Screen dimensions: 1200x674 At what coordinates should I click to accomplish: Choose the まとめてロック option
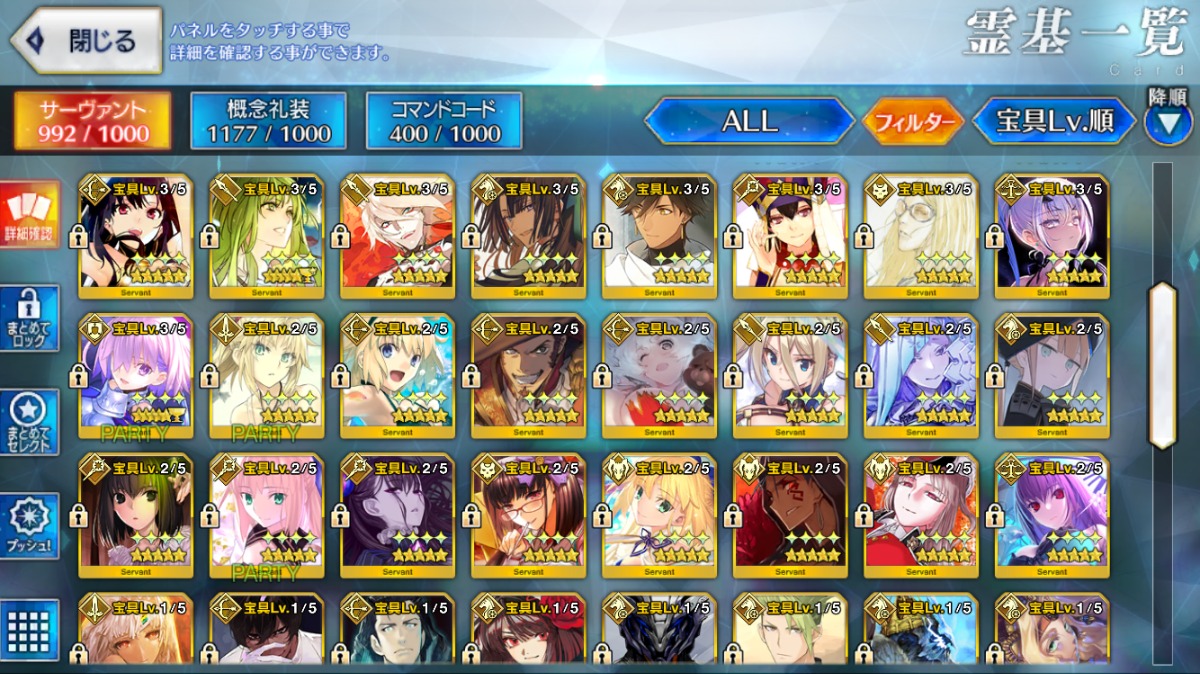click(x=30, y=318)
